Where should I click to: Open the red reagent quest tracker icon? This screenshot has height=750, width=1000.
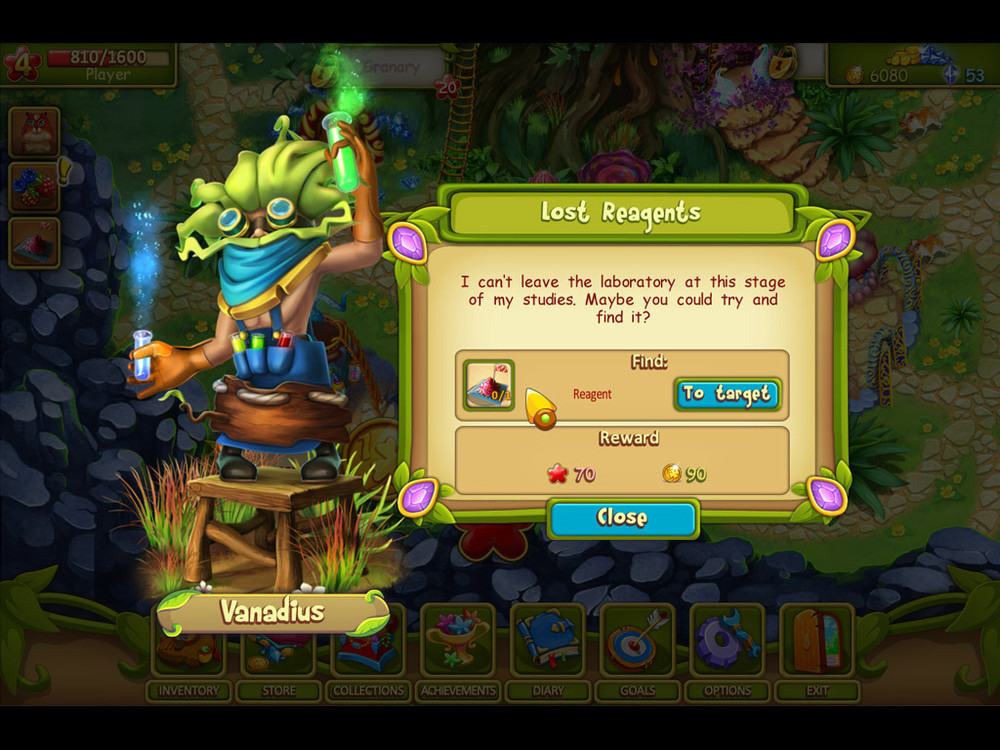(x=35, y=243)
